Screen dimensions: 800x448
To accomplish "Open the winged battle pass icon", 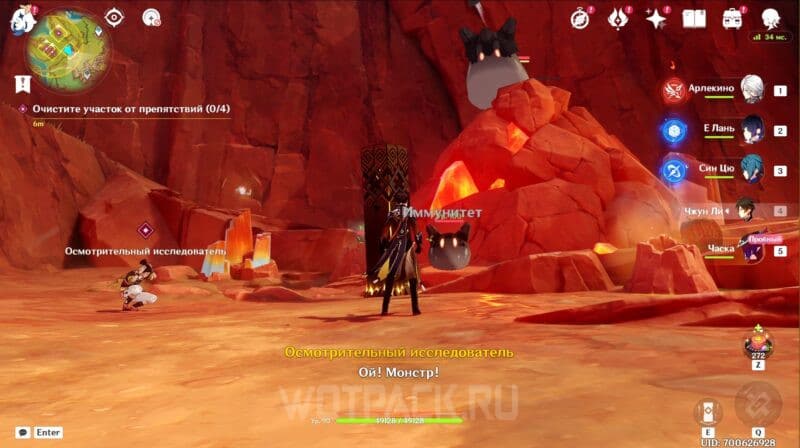I will click(617, 17).
